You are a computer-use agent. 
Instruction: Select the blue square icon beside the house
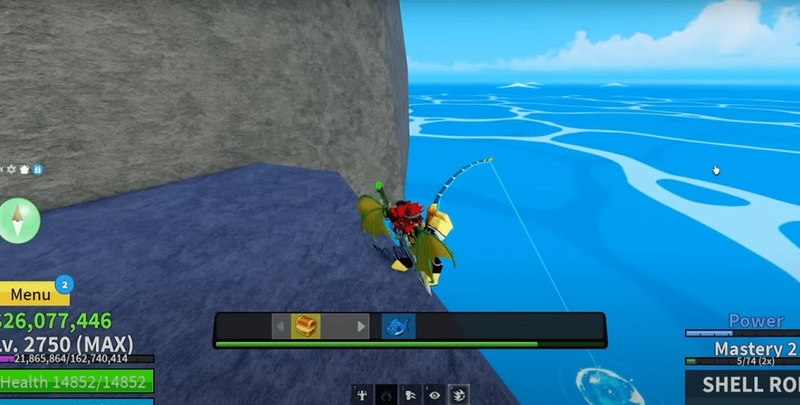click(37, 170)
